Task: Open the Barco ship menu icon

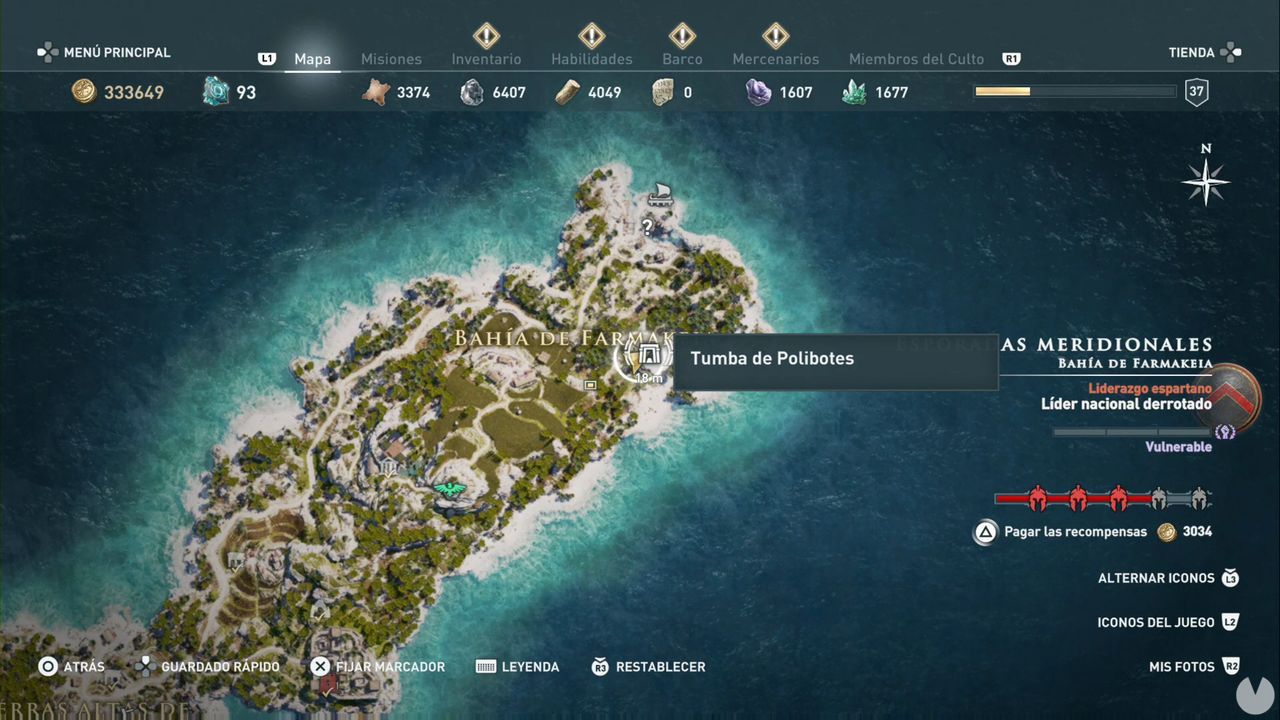Action: 681,38
